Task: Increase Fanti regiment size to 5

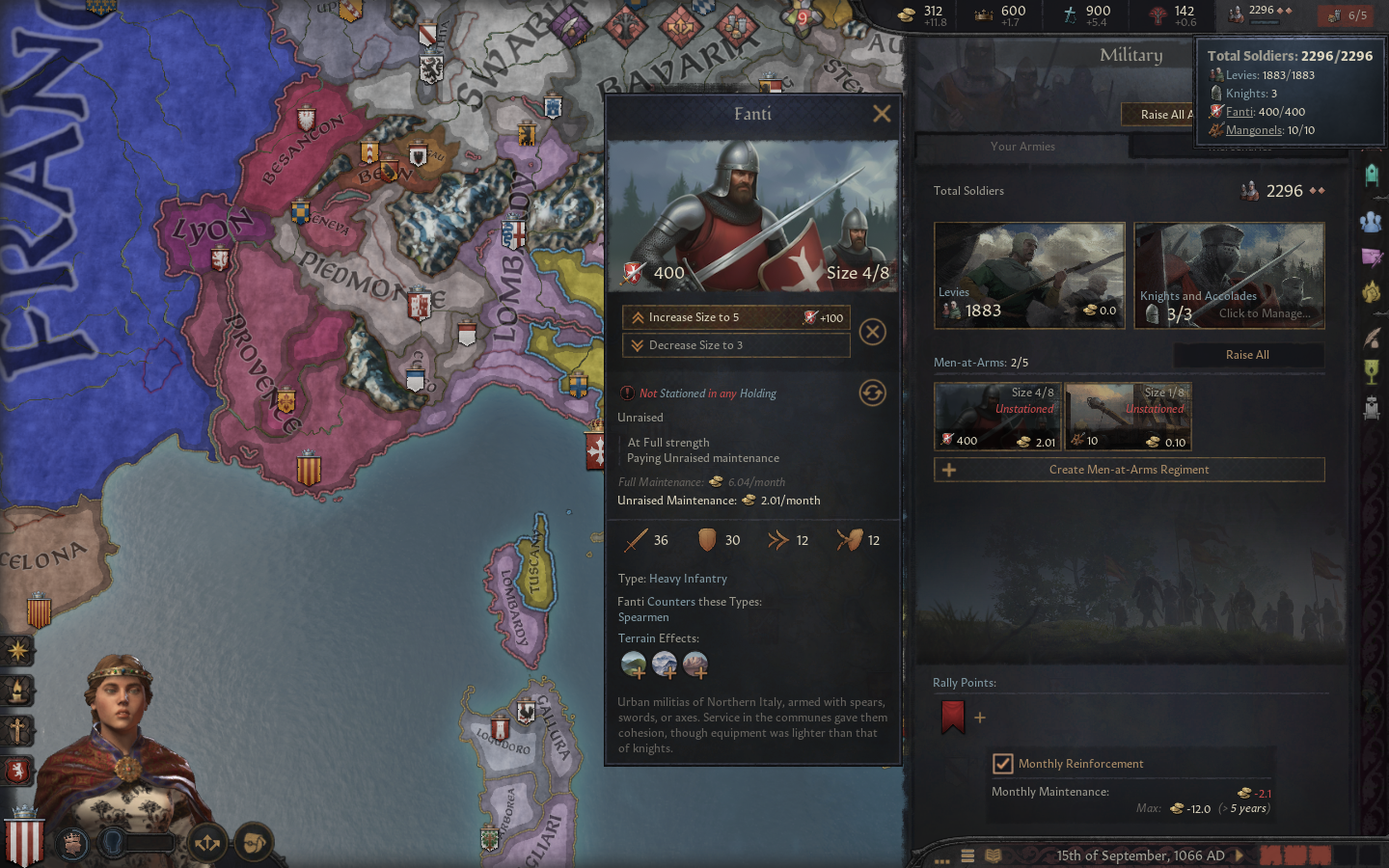Action: click(735, 317)
